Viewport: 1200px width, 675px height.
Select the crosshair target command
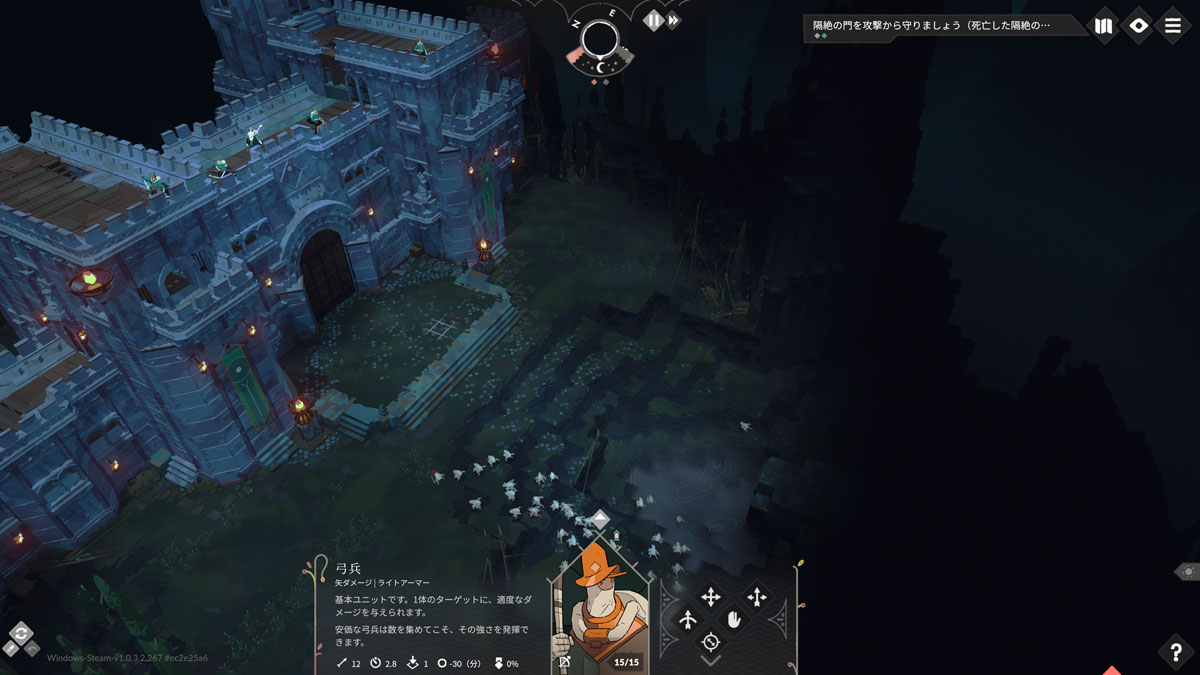pyautogui.click(x=711, y=642)
